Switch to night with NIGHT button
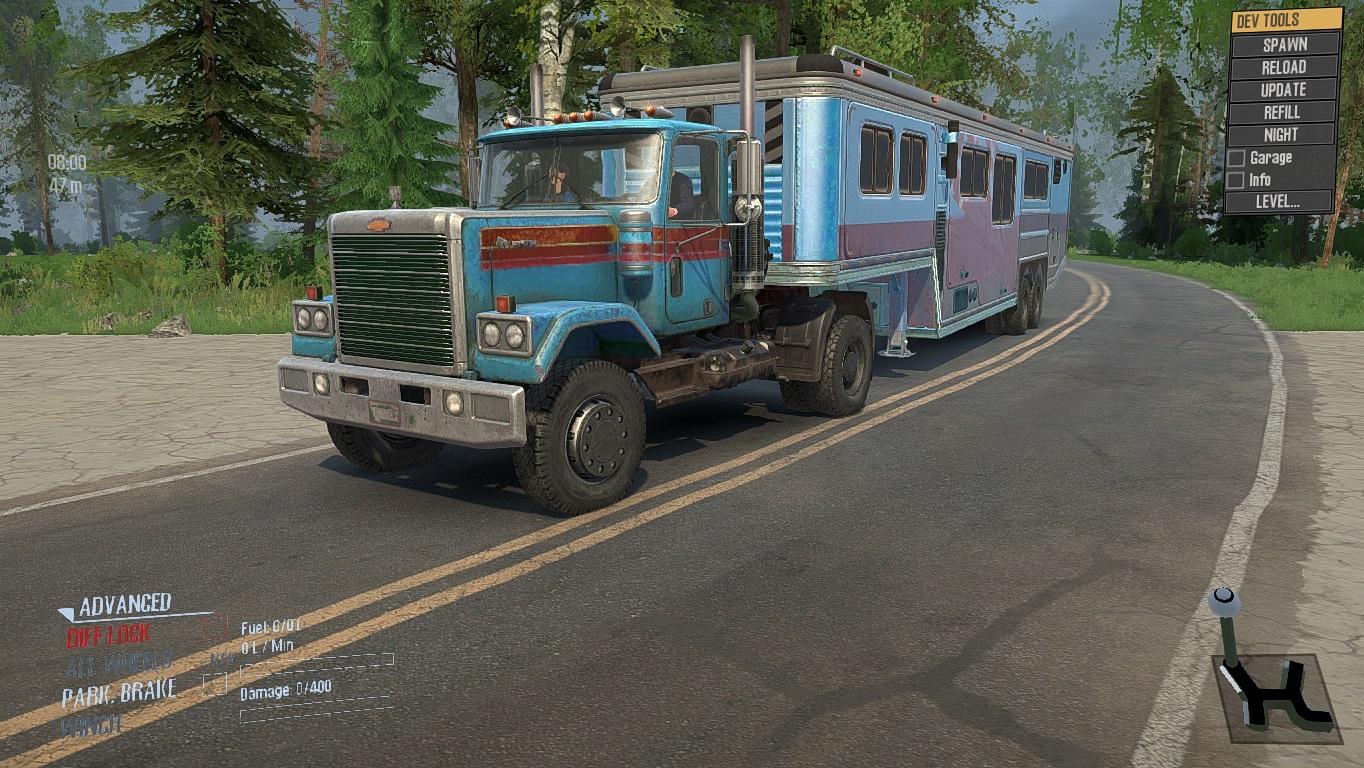 1284,135
